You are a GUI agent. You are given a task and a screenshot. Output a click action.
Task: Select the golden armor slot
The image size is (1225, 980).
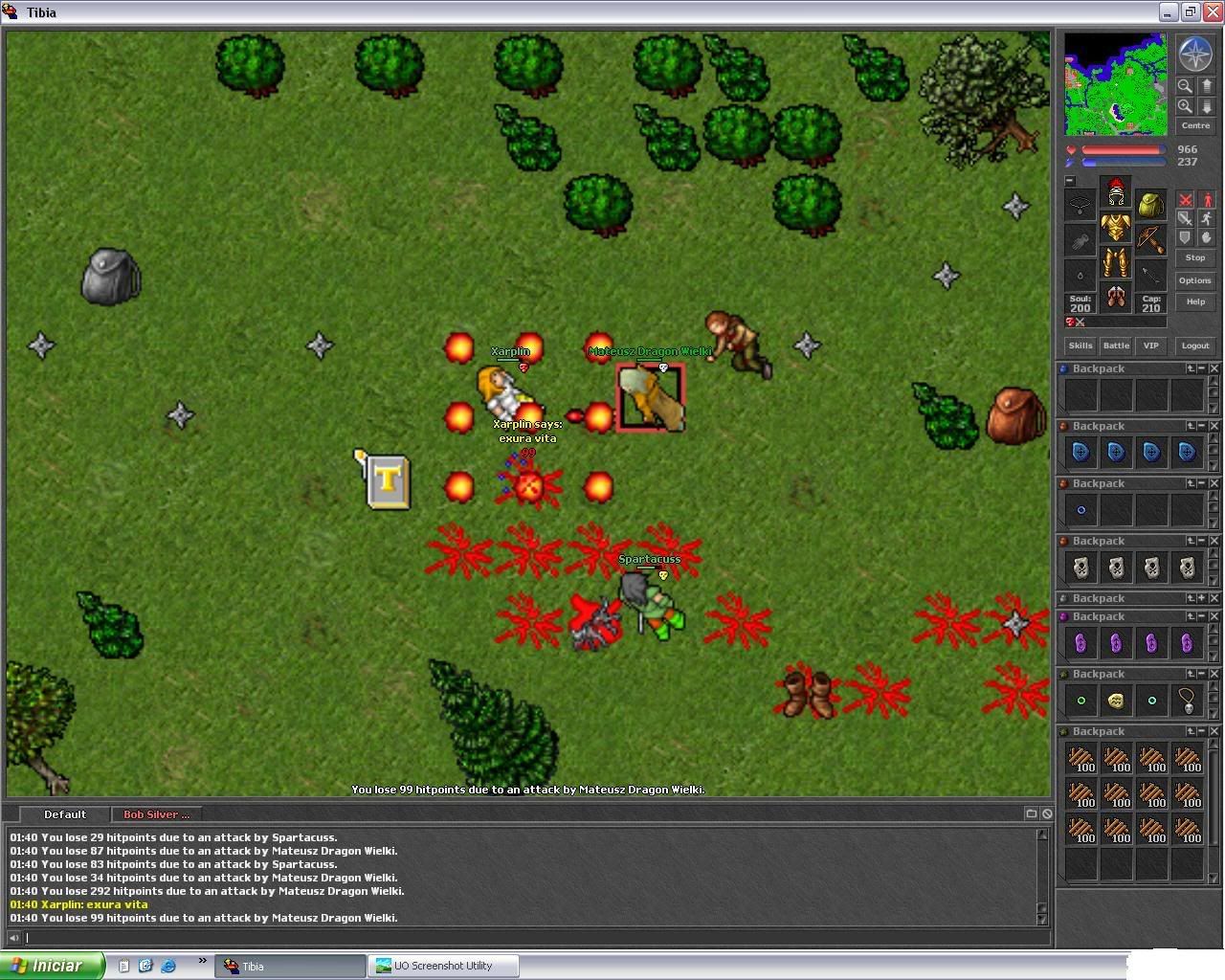coord(1115,228)
